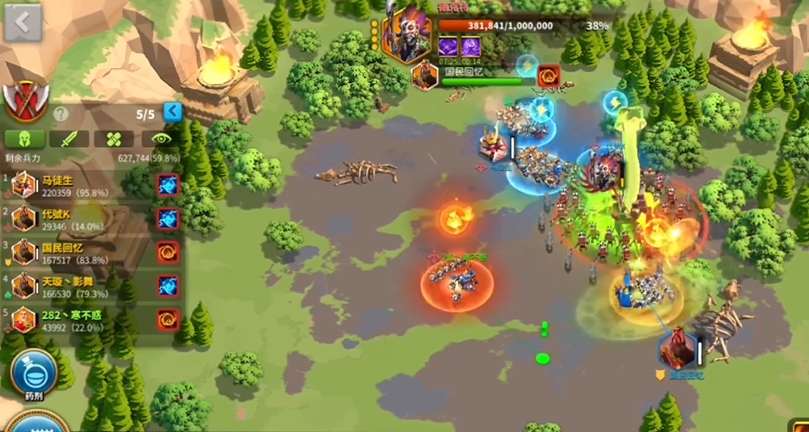
Task: Select team row 国民回忆
Action: (75, 253)
